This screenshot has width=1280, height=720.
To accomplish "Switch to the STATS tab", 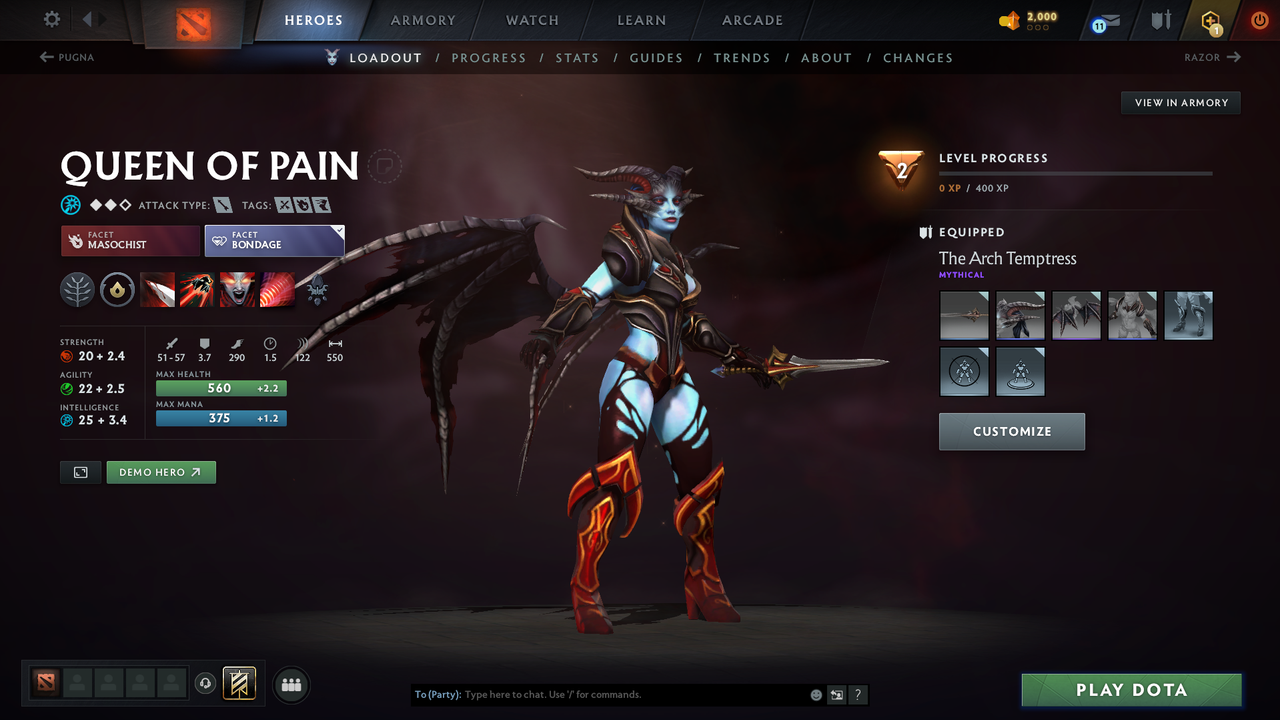I will [x=577, y=57].
